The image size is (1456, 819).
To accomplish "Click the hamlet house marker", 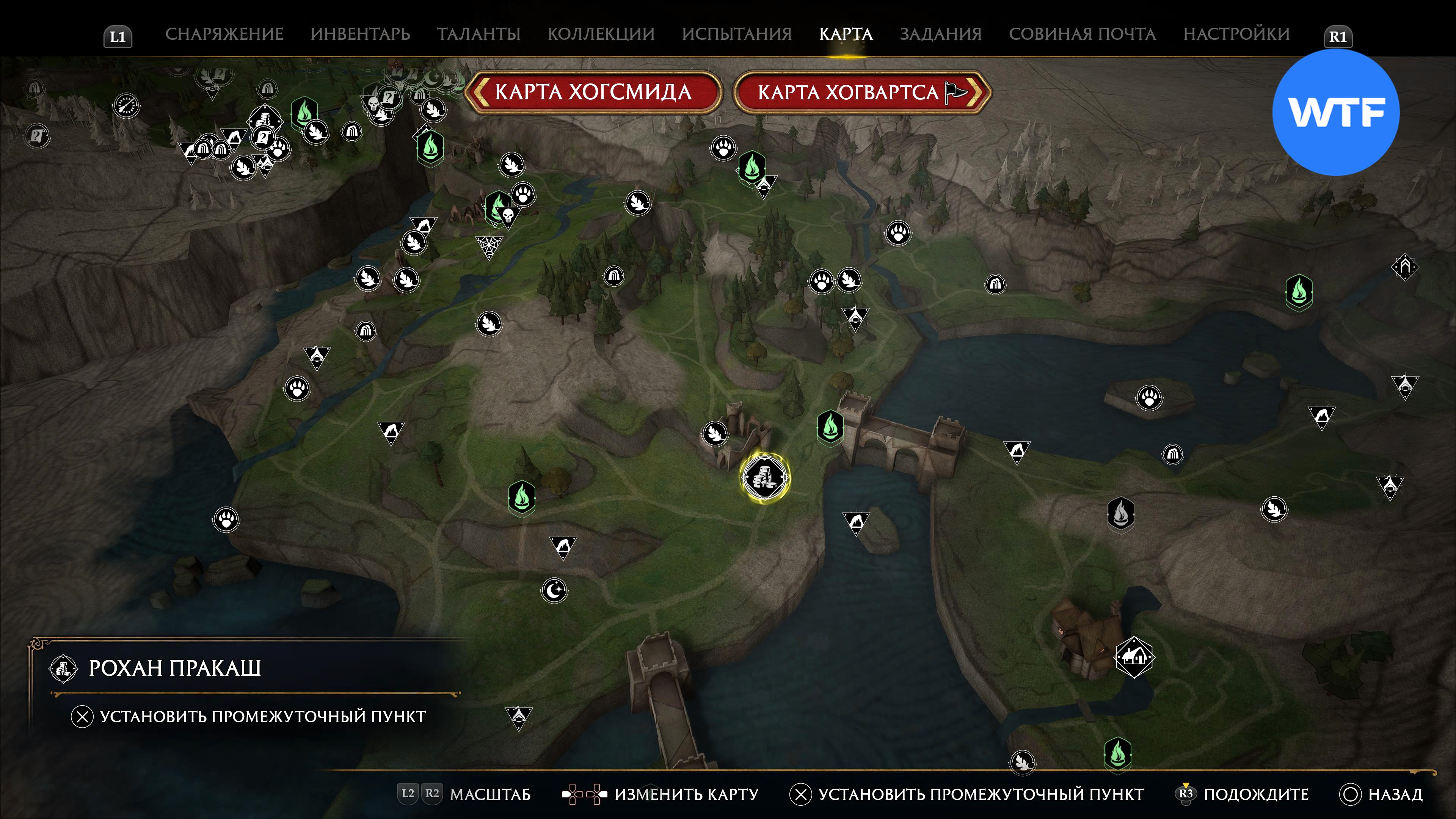I will coord(1134,657).
